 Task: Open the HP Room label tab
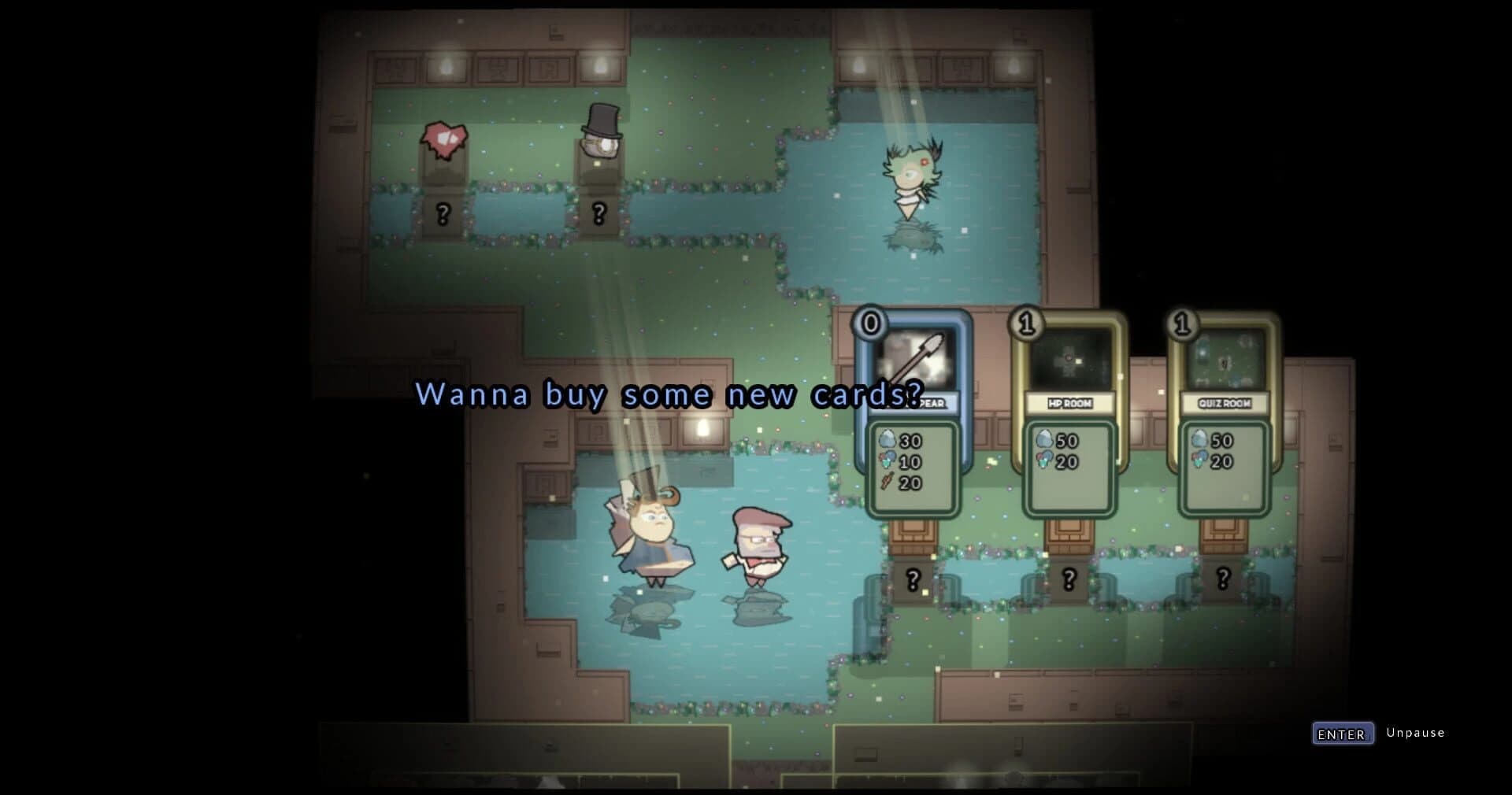[1069, 401]
